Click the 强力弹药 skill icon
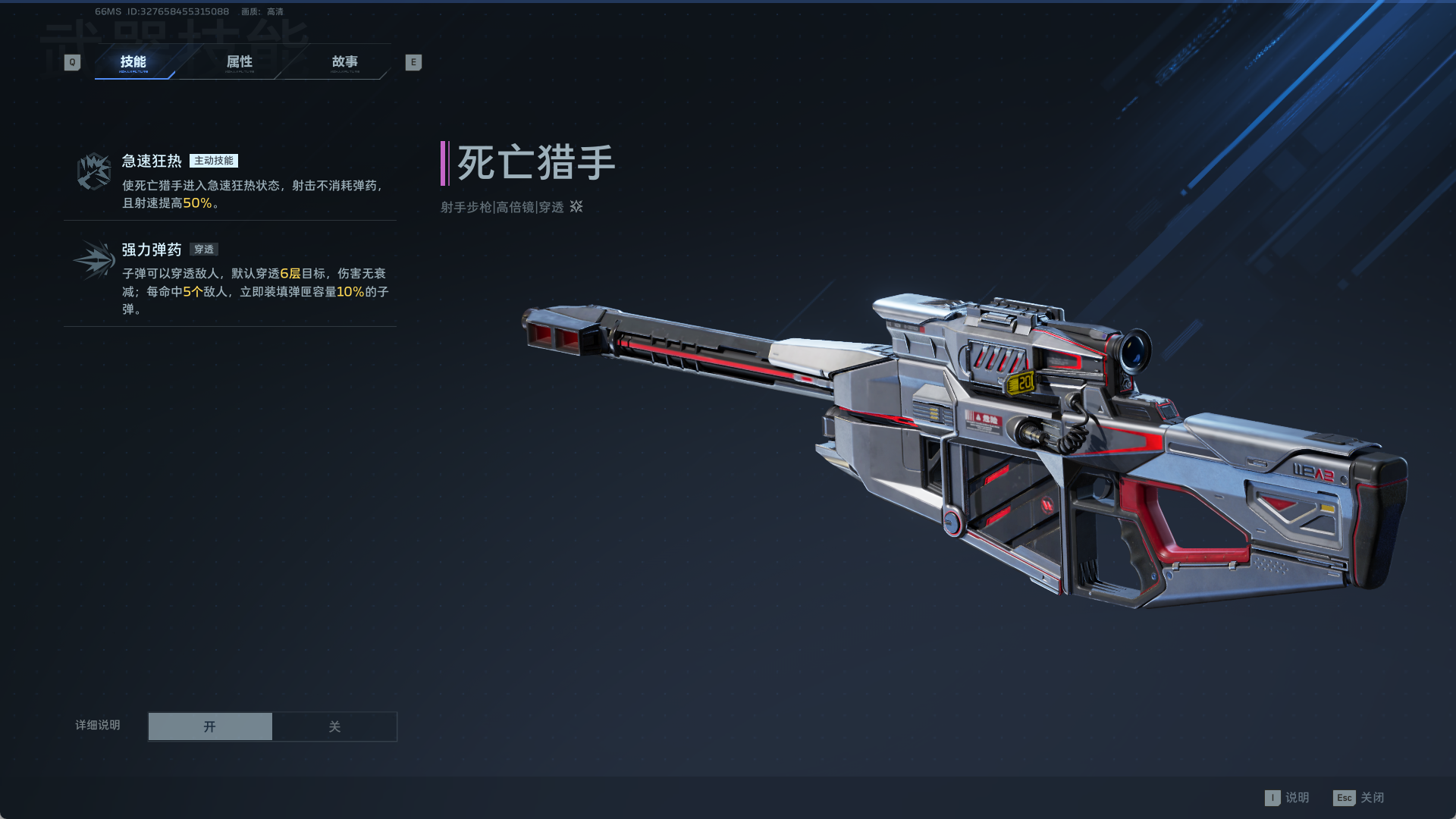 [93, 259]
